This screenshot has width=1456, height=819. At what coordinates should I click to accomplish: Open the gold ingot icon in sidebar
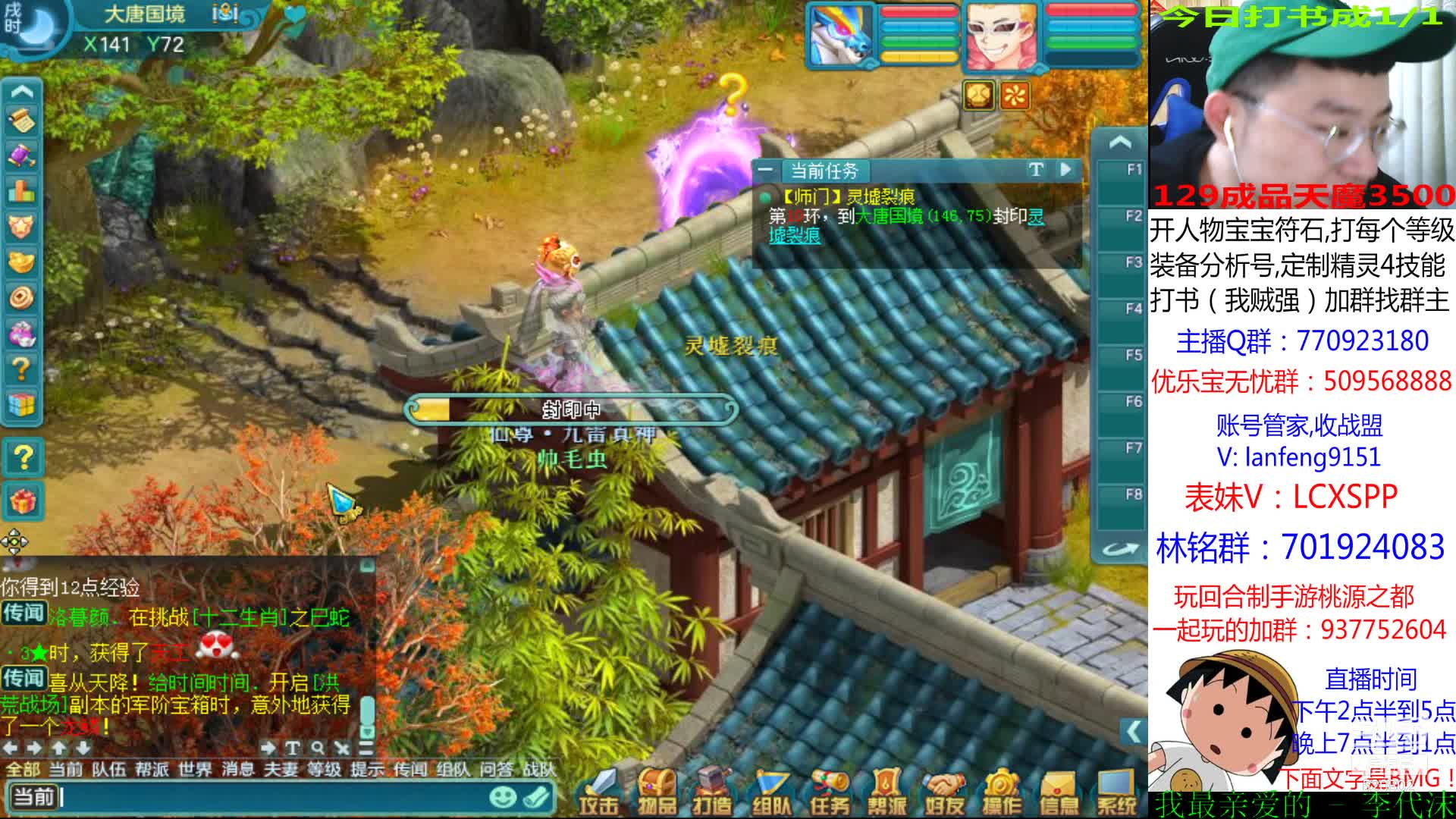coord(22,262)
